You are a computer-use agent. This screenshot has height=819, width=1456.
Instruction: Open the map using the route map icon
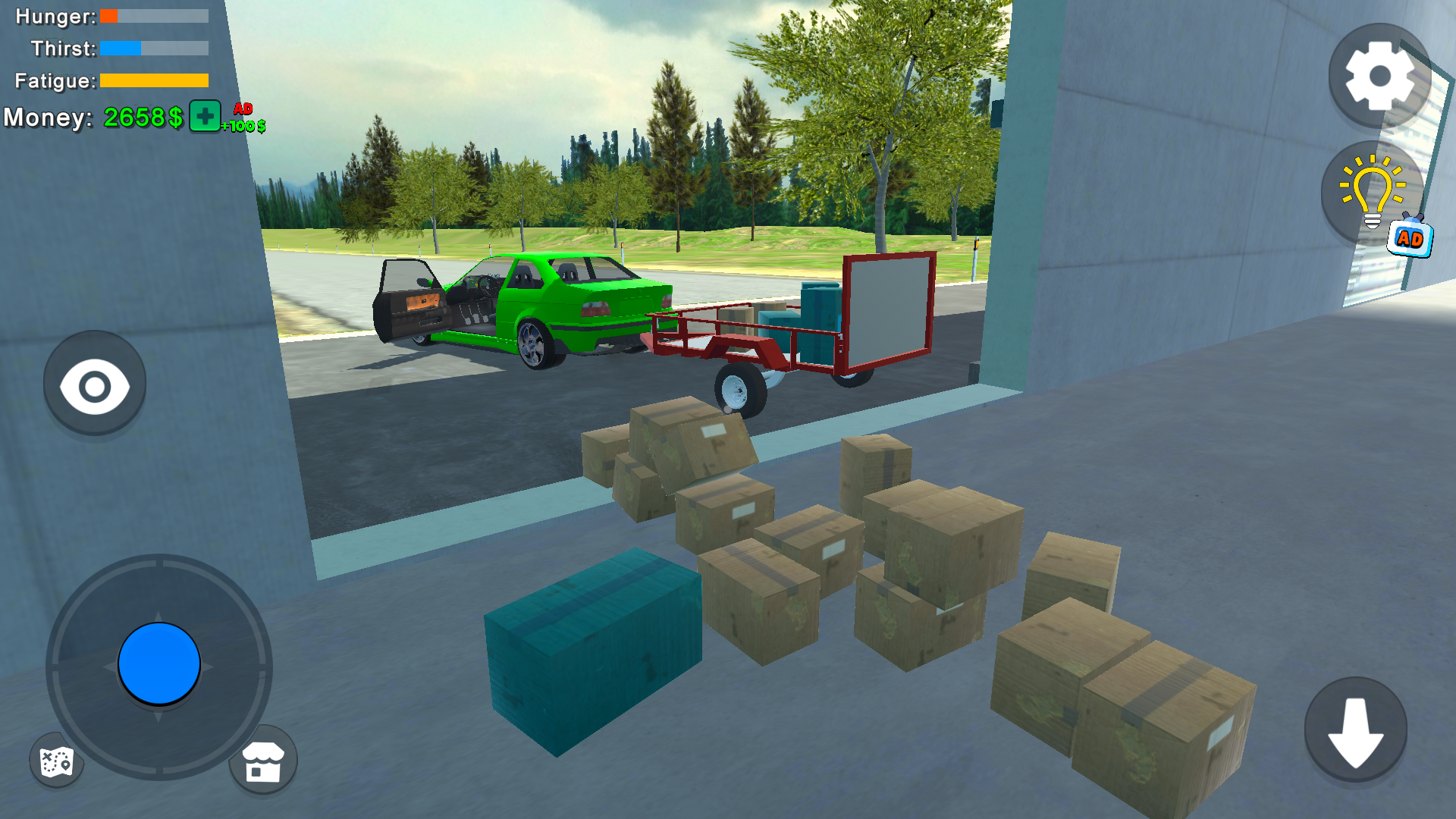tap(55, 761)
